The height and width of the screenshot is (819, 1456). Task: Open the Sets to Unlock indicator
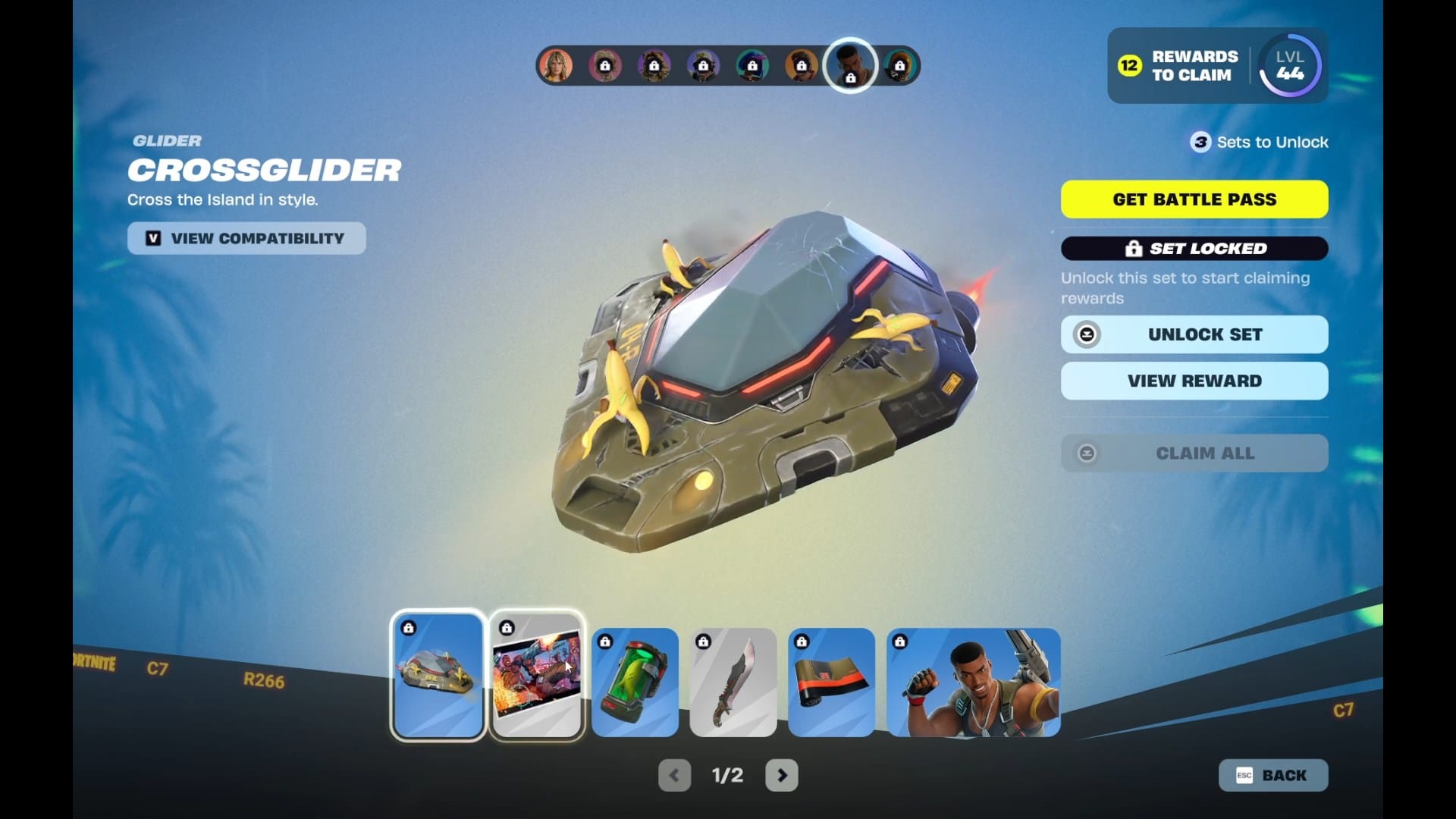point(1259,142)
